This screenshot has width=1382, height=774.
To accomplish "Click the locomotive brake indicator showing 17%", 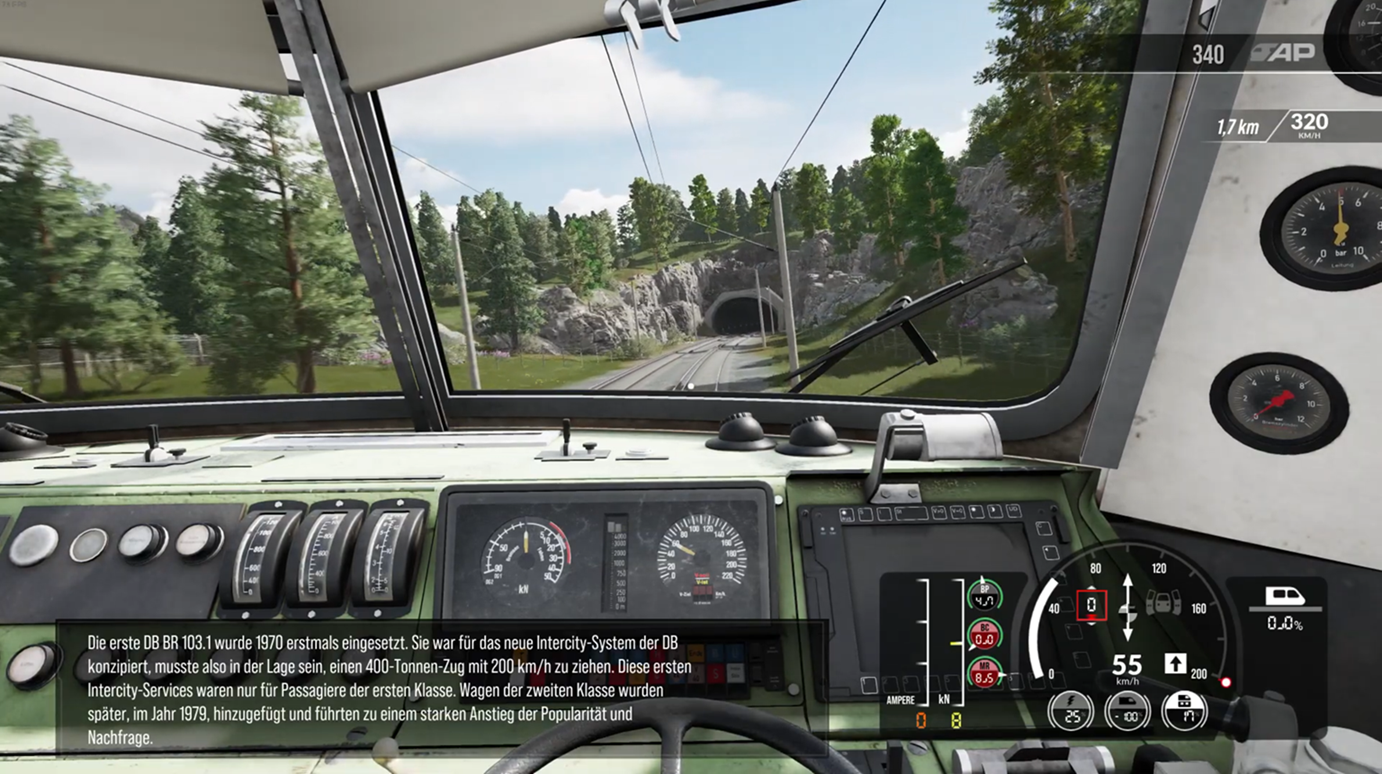I will [x=1185, y=711].
